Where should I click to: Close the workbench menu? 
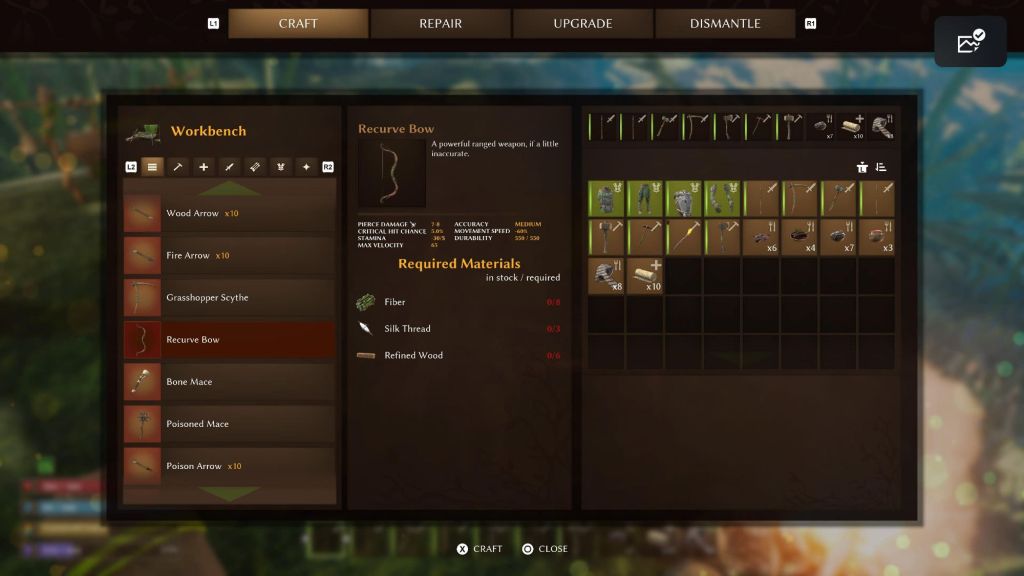544,549
